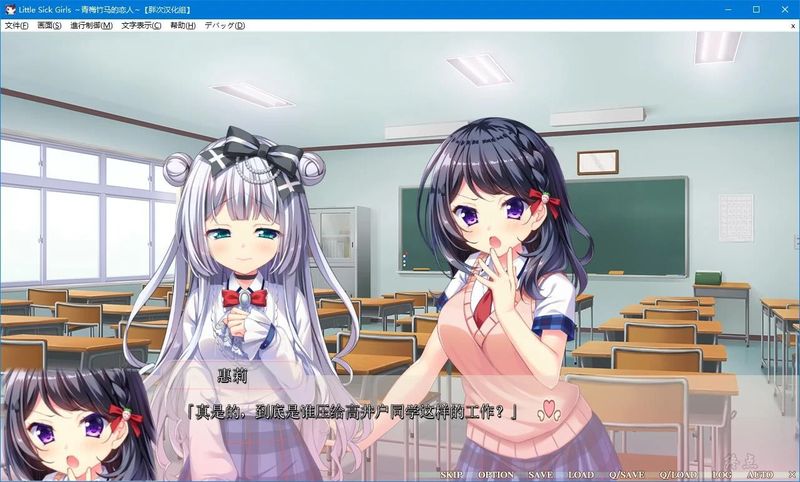Open the デバッグ(D) menu
The height and width of the screenshot is (482, 800).
click(x=225, y=25)
